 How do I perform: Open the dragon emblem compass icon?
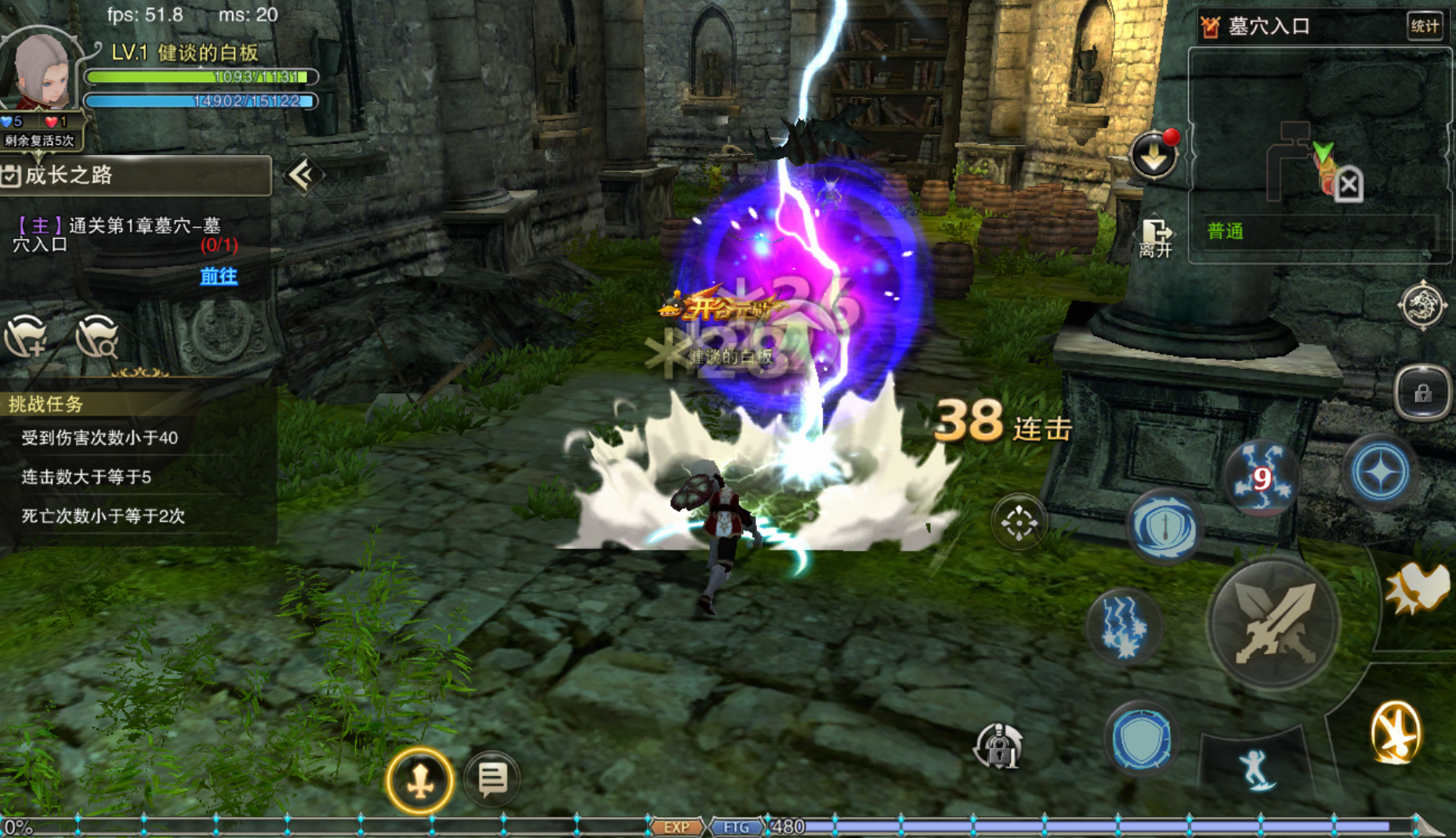coord(1422,305)
